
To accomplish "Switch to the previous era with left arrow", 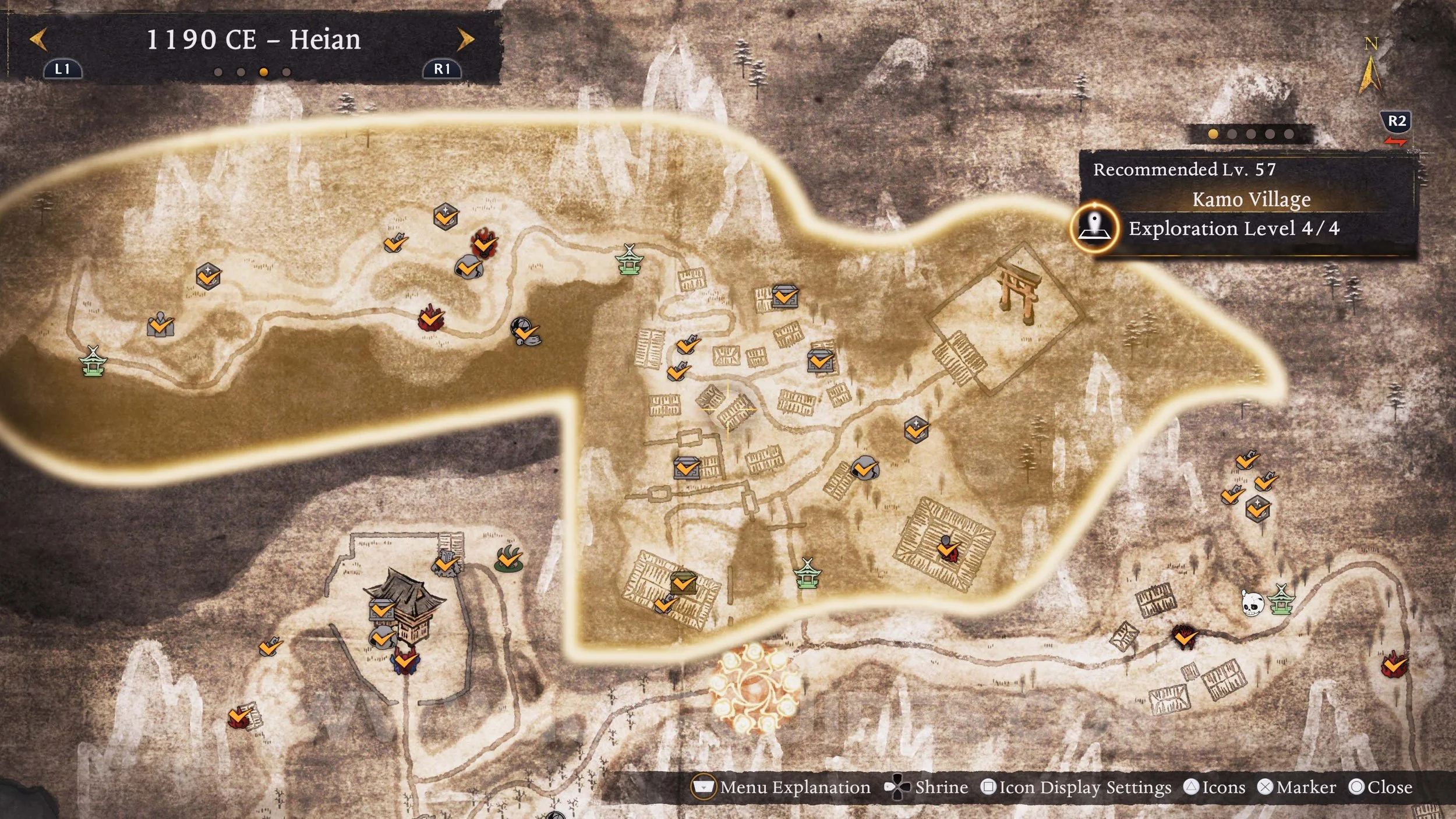I will coord(38,40).
